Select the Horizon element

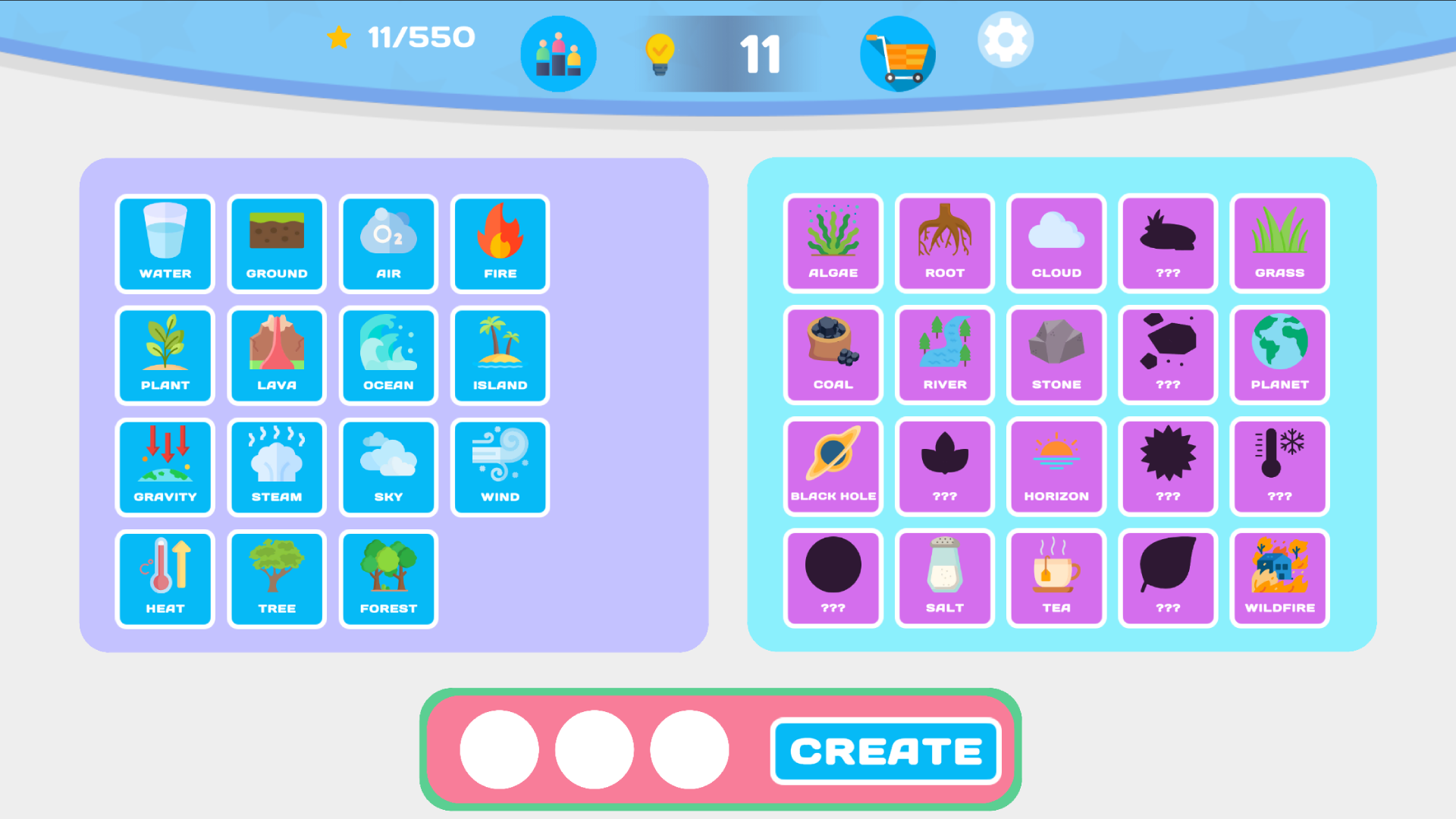coord(1056,467)
